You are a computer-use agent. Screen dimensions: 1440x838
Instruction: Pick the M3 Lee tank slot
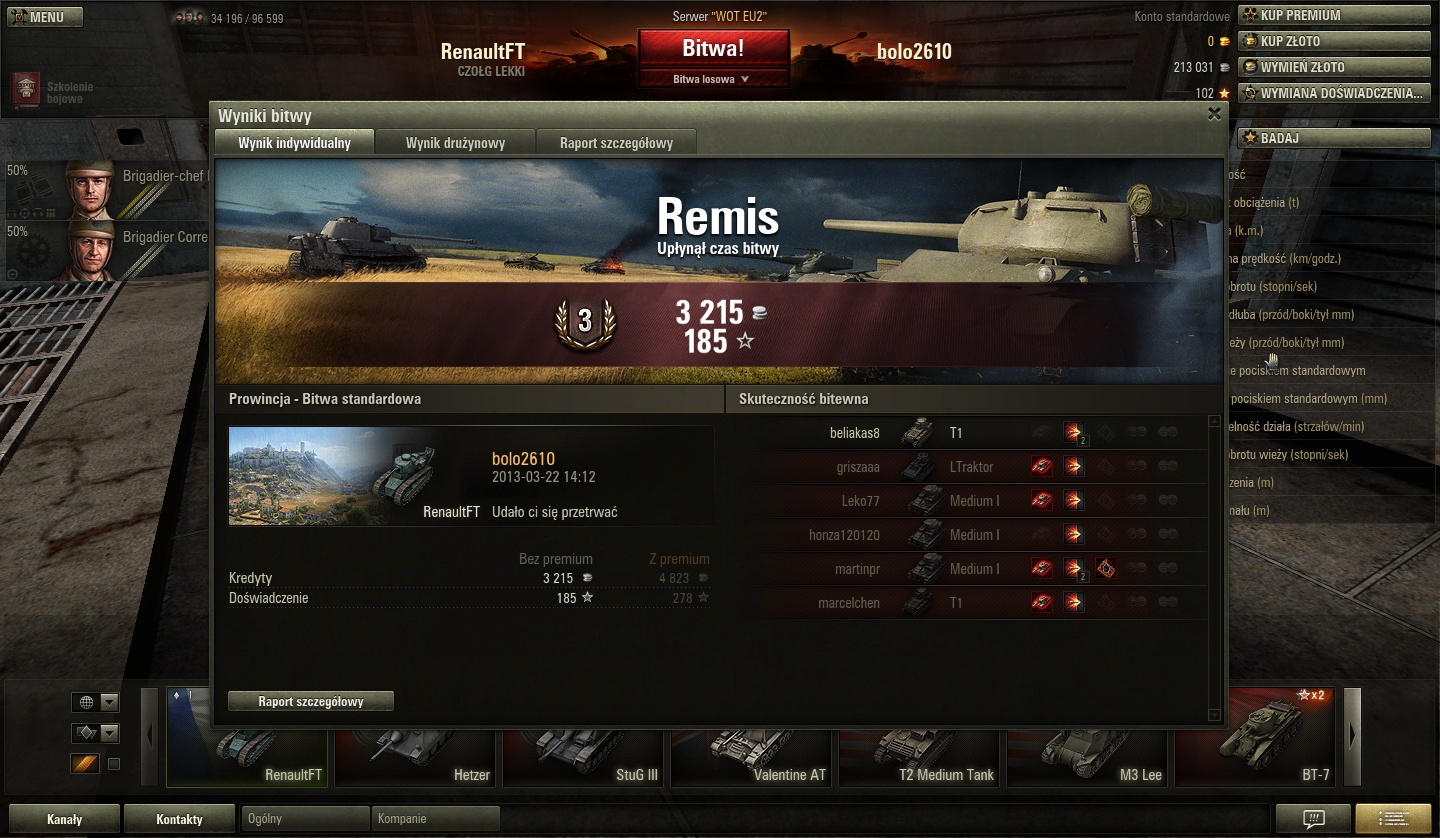coord(1088,750)
